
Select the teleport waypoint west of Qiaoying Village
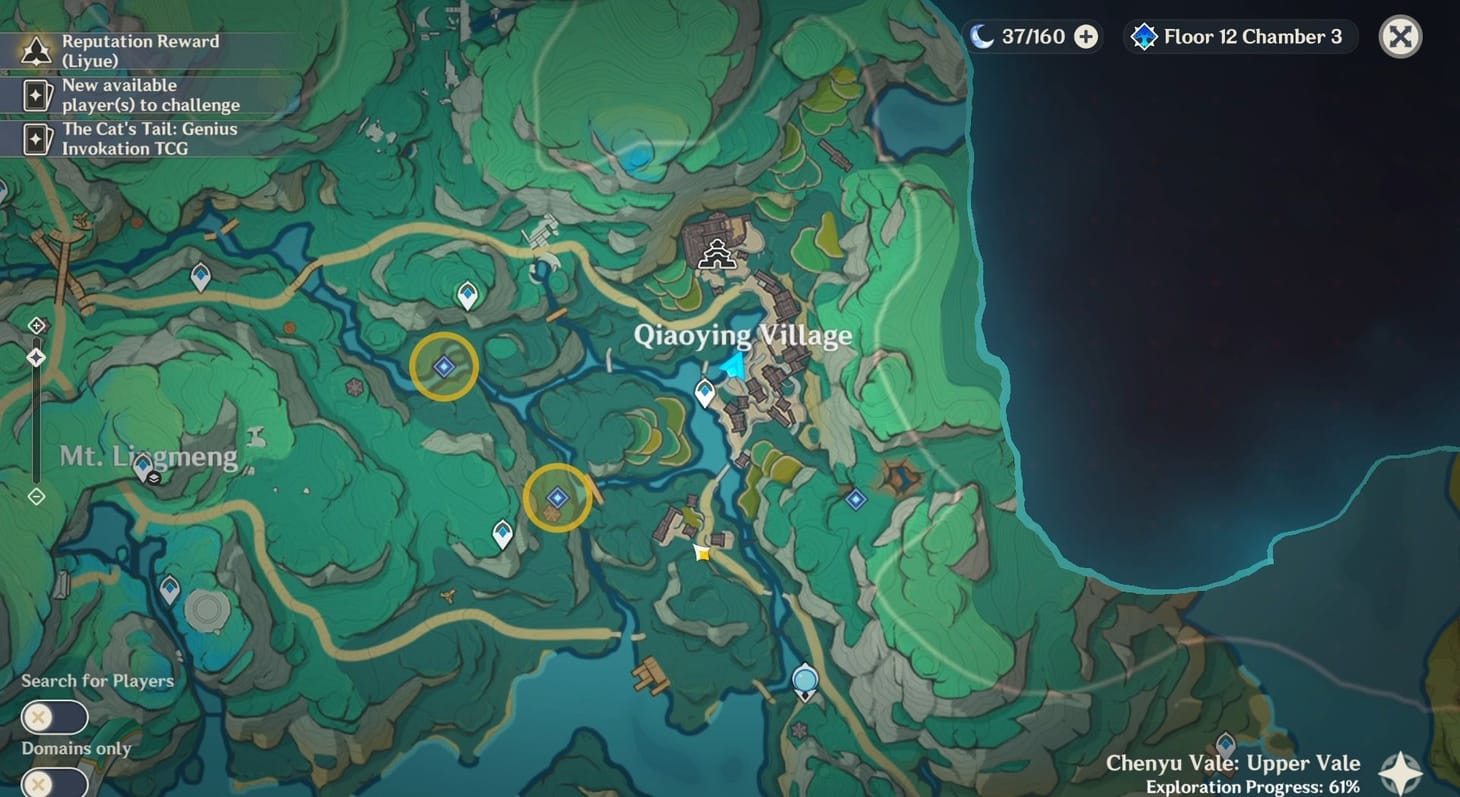click(704, 393)
